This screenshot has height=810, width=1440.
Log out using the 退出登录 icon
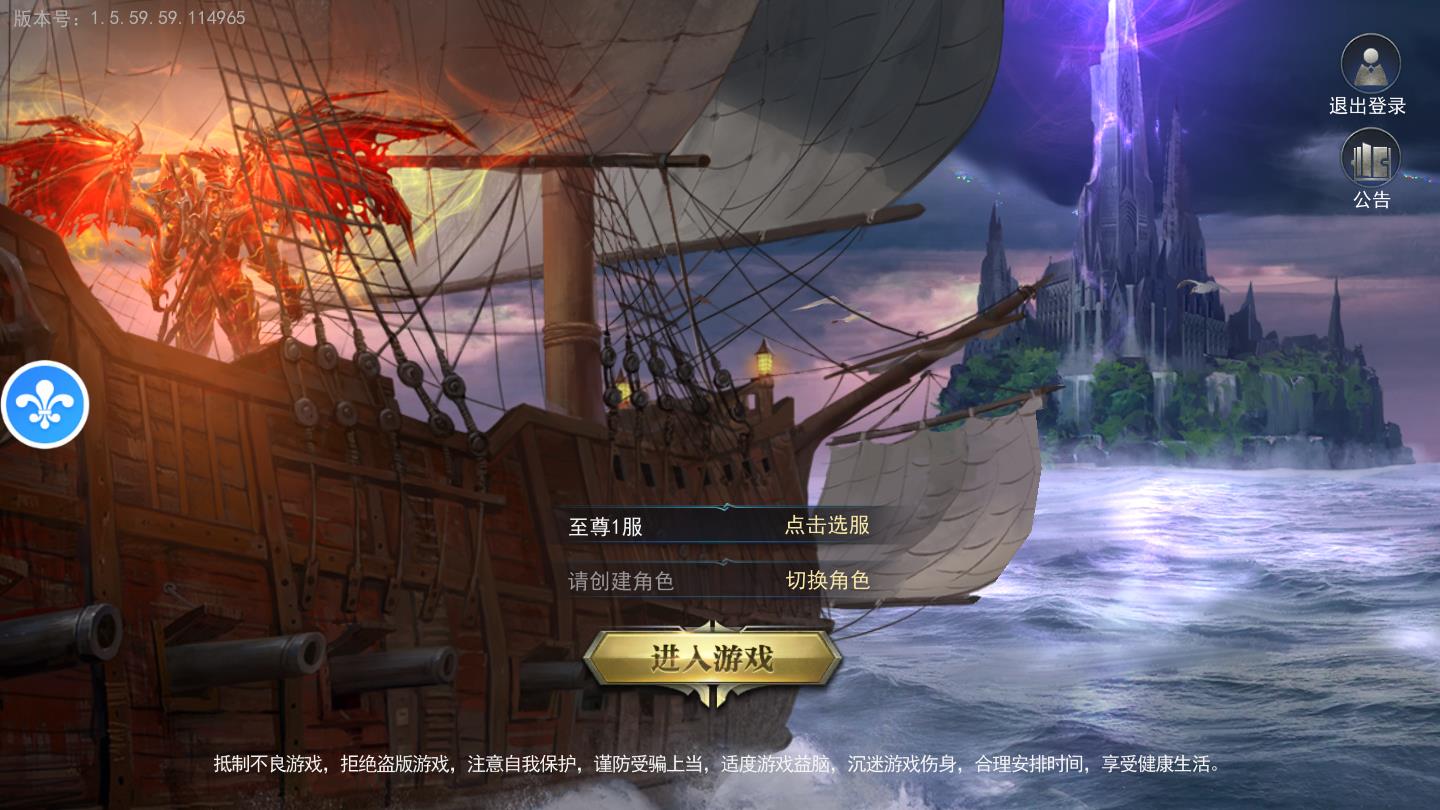coord(1369,65)
